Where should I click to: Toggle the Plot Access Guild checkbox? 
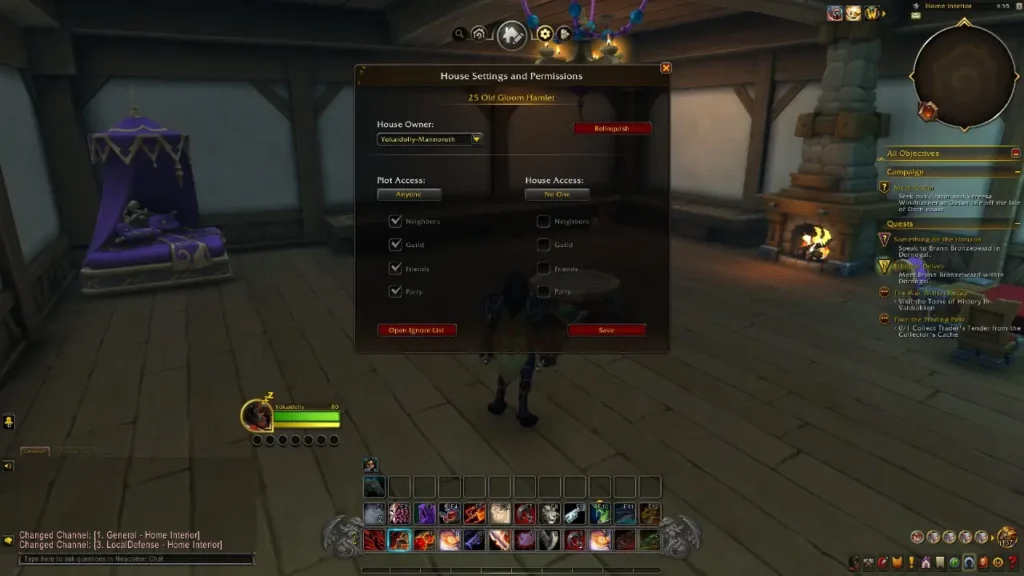395,244
